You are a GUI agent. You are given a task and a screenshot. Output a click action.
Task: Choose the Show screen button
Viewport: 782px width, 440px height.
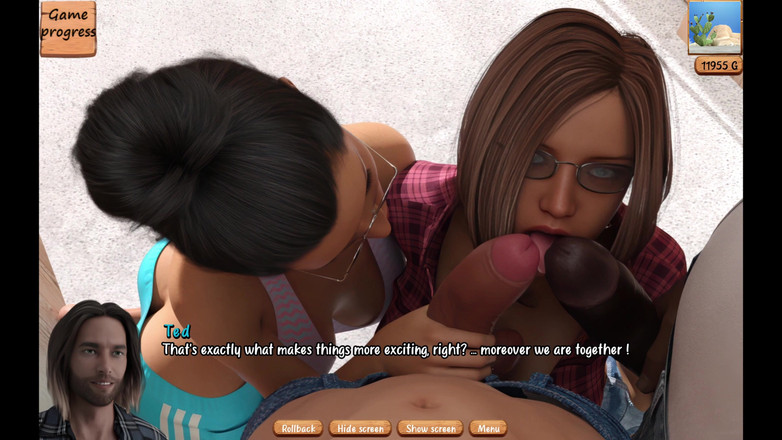(430, 428)
